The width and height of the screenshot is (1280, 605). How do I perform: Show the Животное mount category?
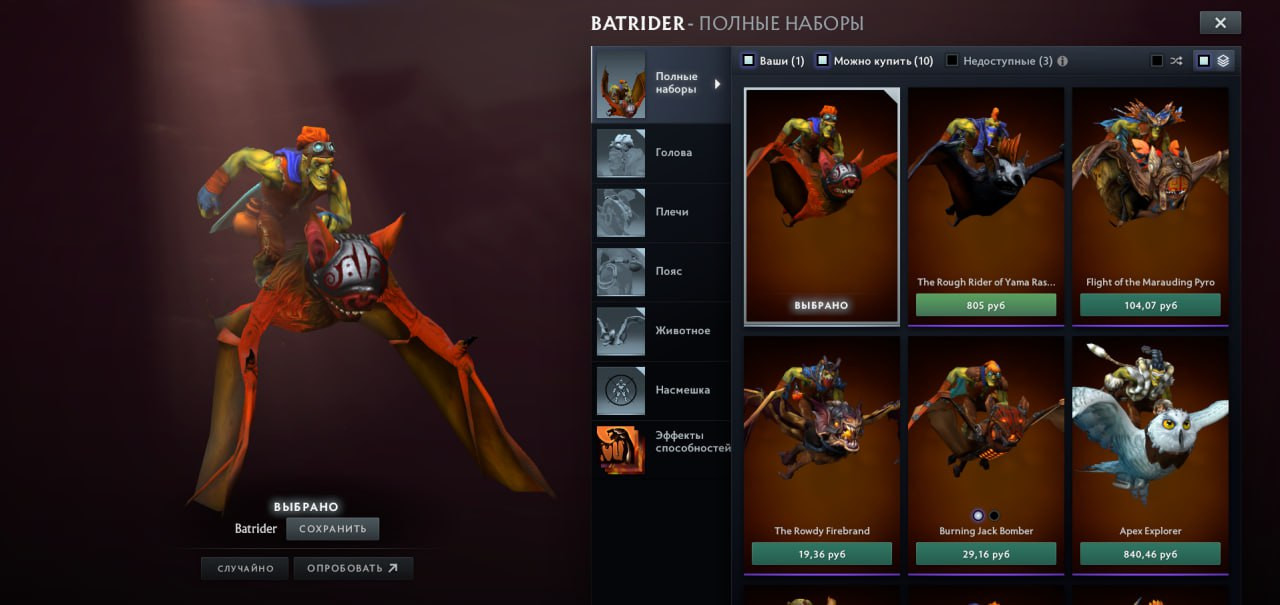coord(660,331)
